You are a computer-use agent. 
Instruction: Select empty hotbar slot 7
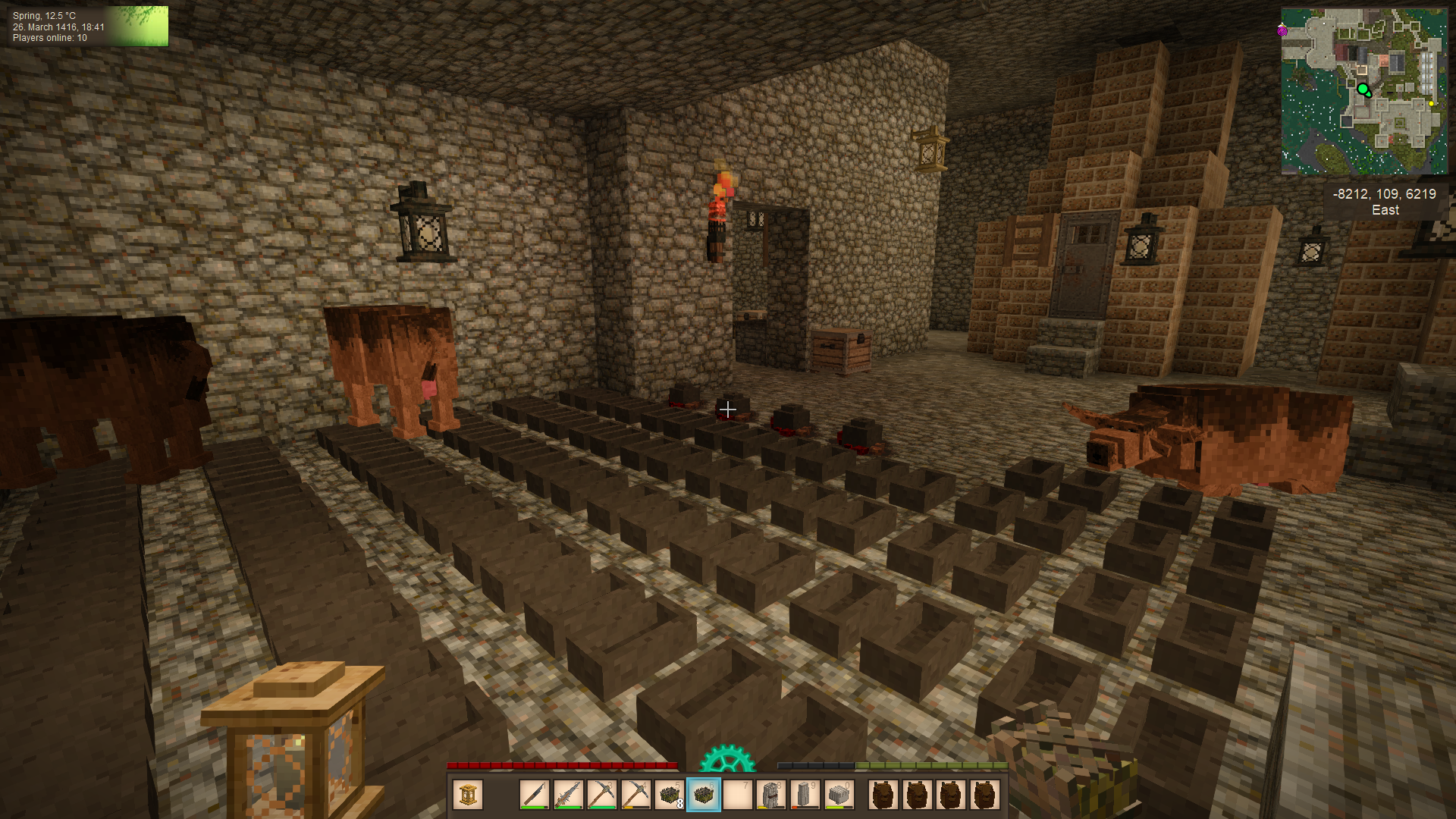pos(737,795)
